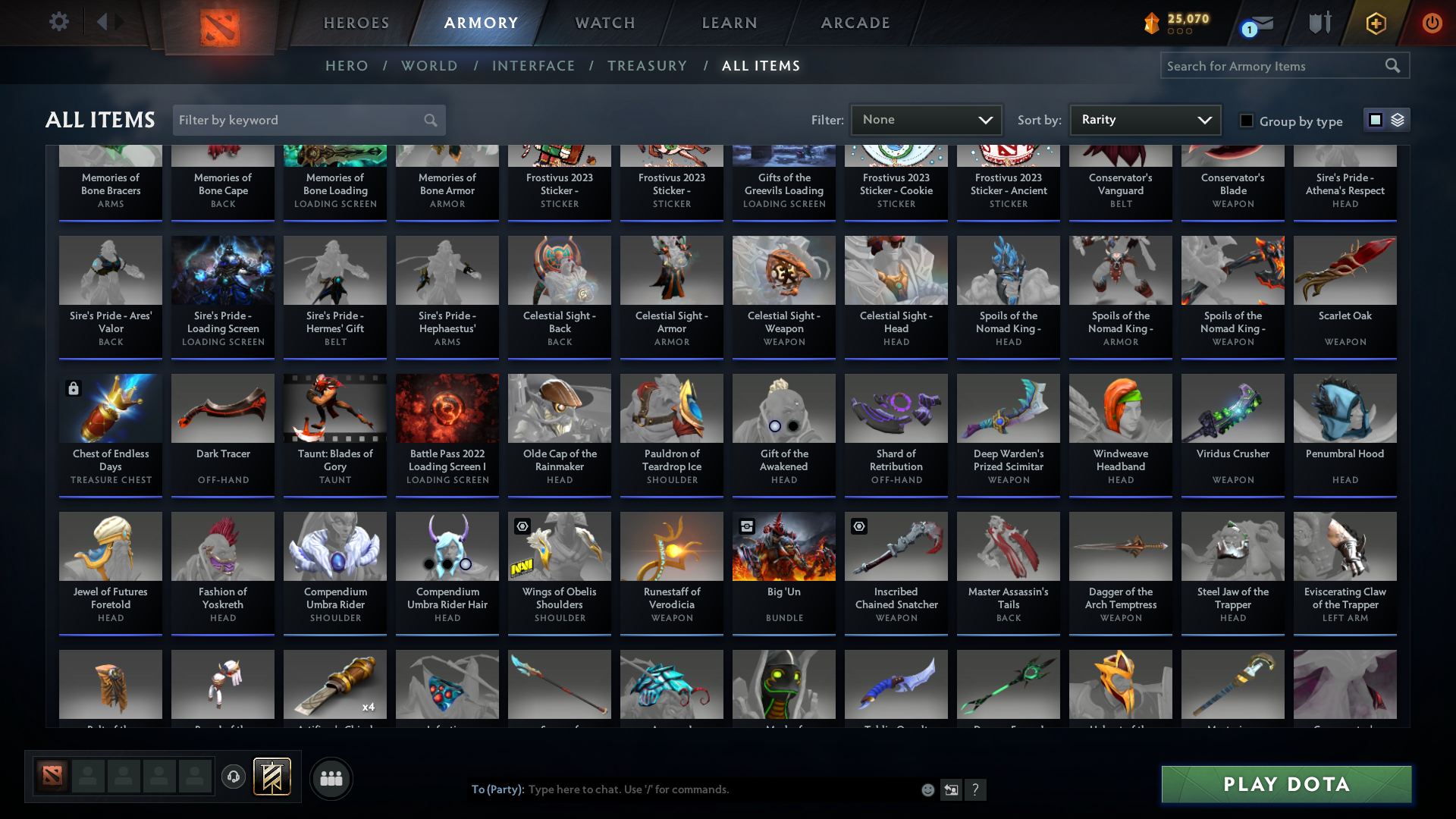1456x819 pixels.
Task: Toggle the stacked layers view icon
Action: tap(1398, 119)
